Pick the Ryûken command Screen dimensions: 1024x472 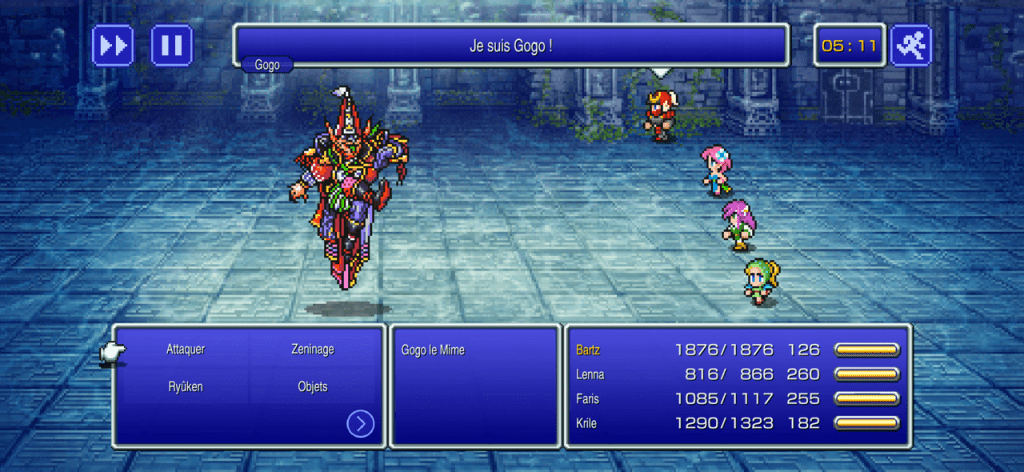point(185,386)
